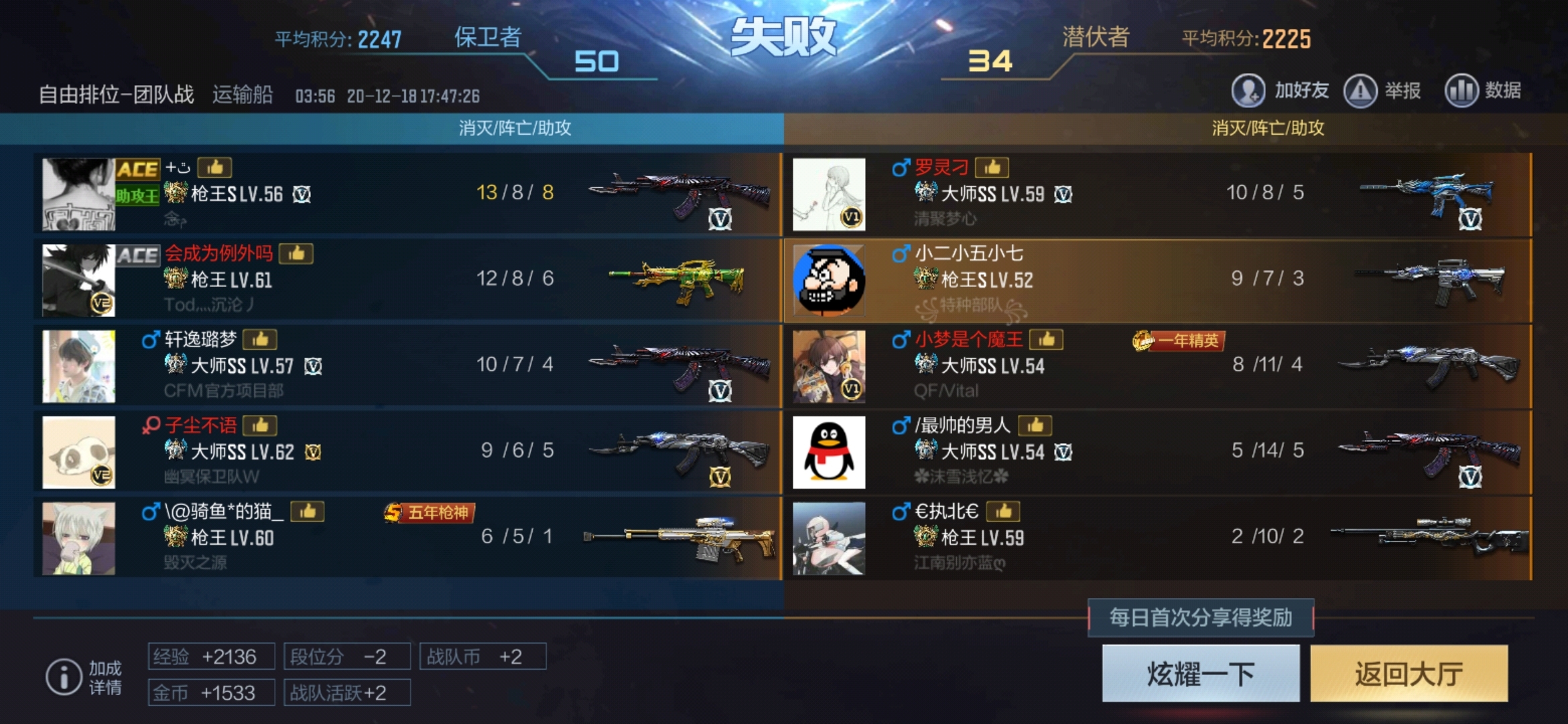Open avatar of player /最帅的男人
This screenshot has width=1568, height=724.
(830, 450)
